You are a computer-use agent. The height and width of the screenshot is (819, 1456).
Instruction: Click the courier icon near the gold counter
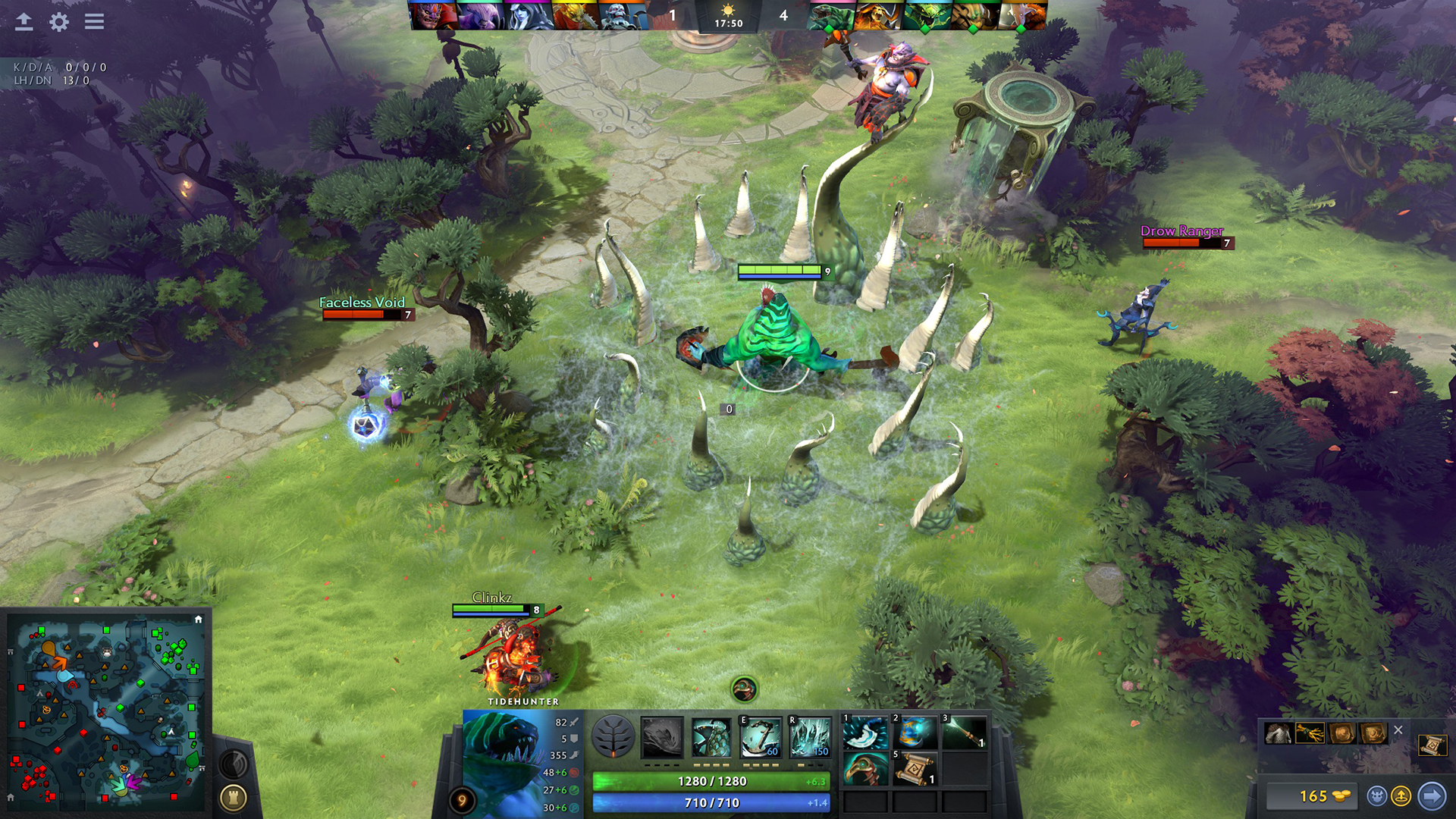[x=1376, y=796]
